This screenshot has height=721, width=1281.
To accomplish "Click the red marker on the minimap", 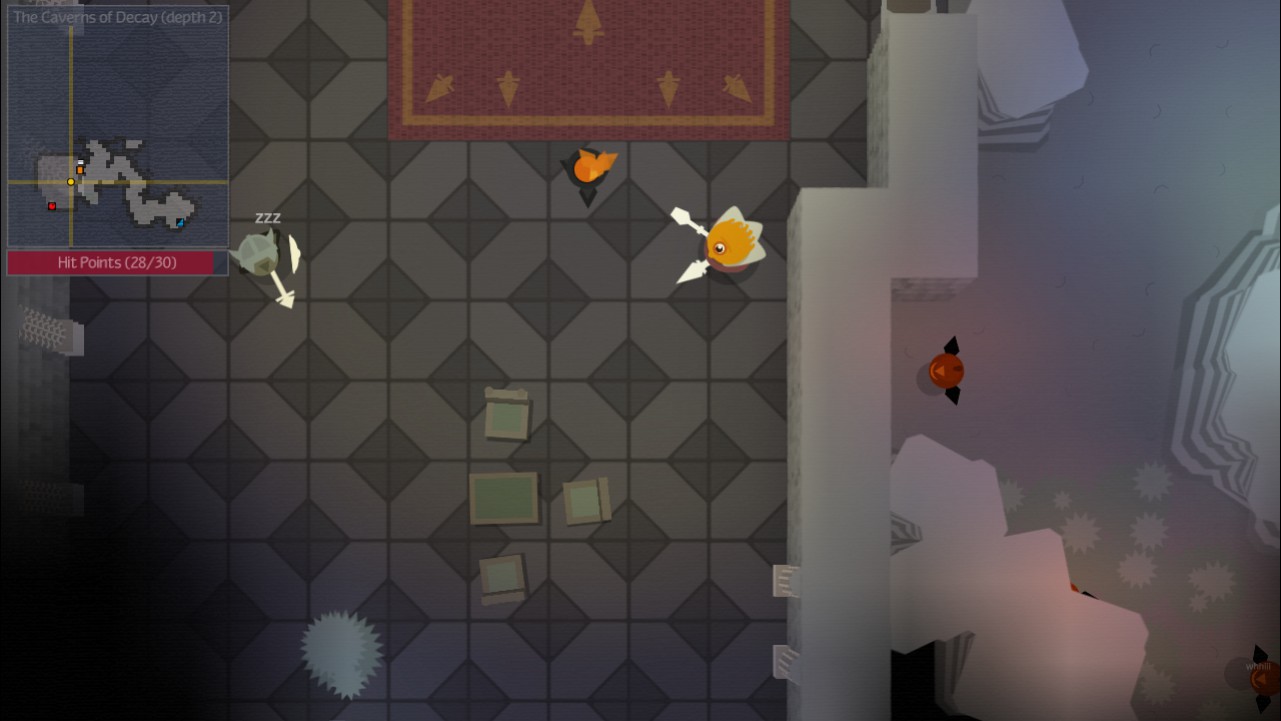I will point(52,206).
